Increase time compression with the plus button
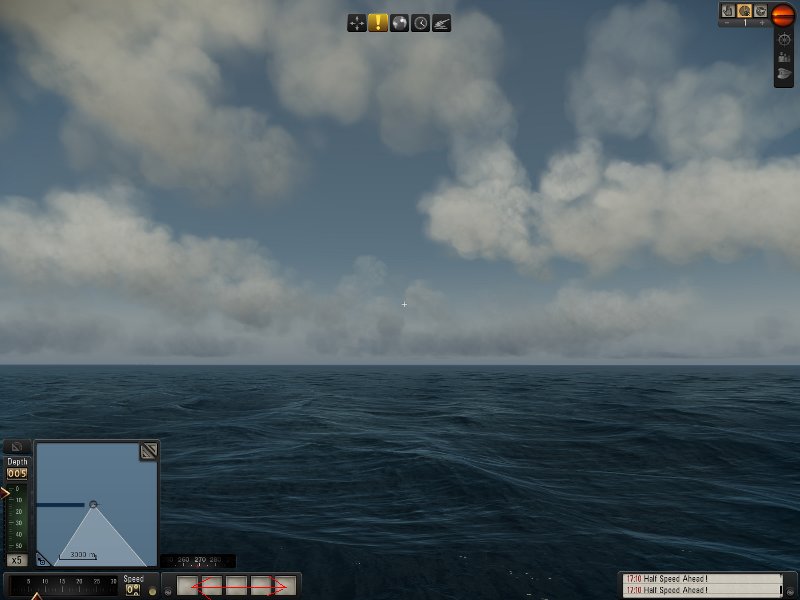 [x=762, y=23]
